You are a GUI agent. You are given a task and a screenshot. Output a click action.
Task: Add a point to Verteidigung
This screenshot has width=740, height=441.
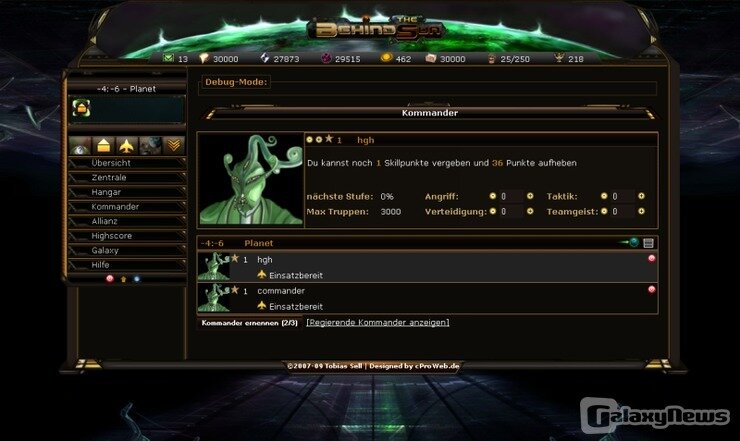coord(530,212)
